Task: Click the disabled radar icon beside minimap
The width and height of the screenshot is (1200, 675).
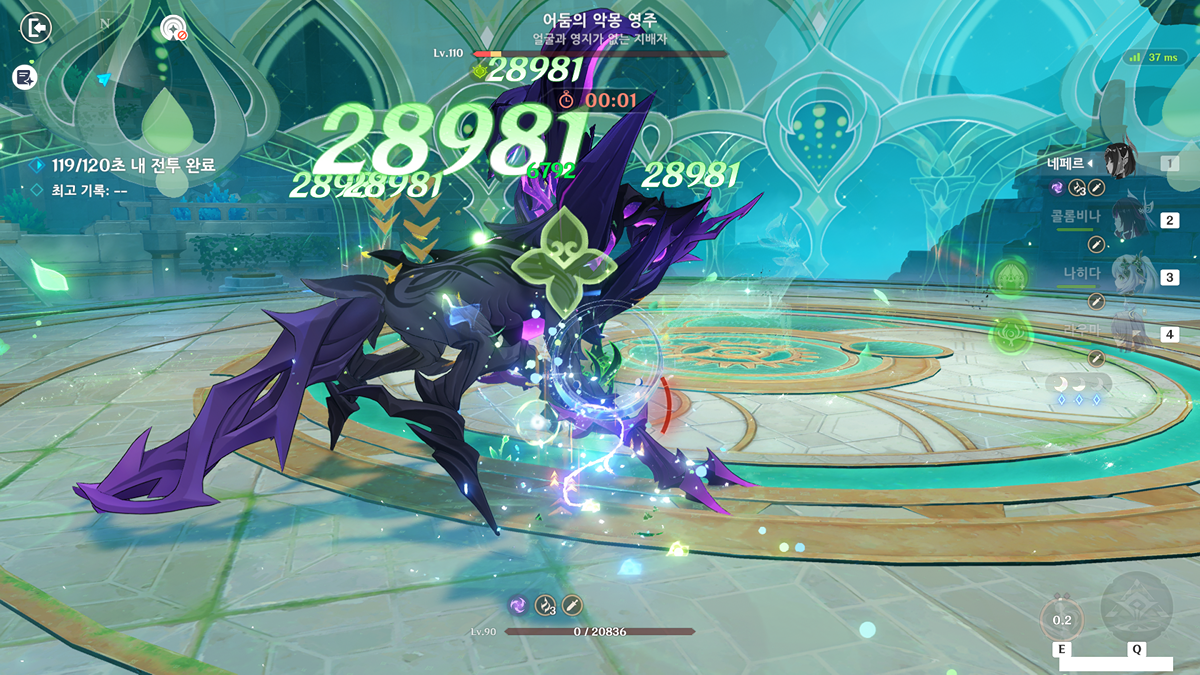Action: pyautogui.click(x=174, y=28)
